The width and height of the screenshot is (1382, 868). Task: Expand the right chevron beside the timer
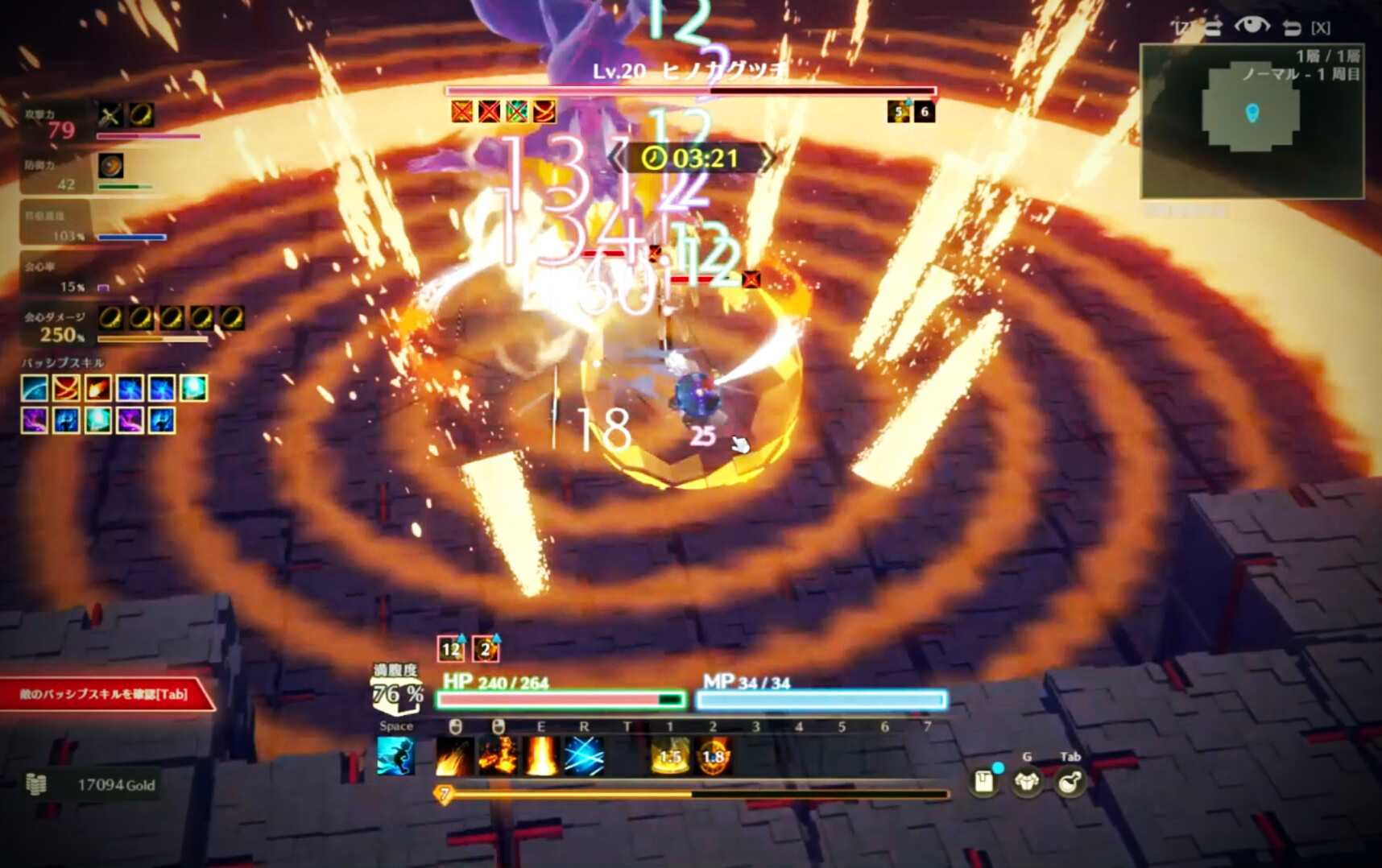click(772, 158)
